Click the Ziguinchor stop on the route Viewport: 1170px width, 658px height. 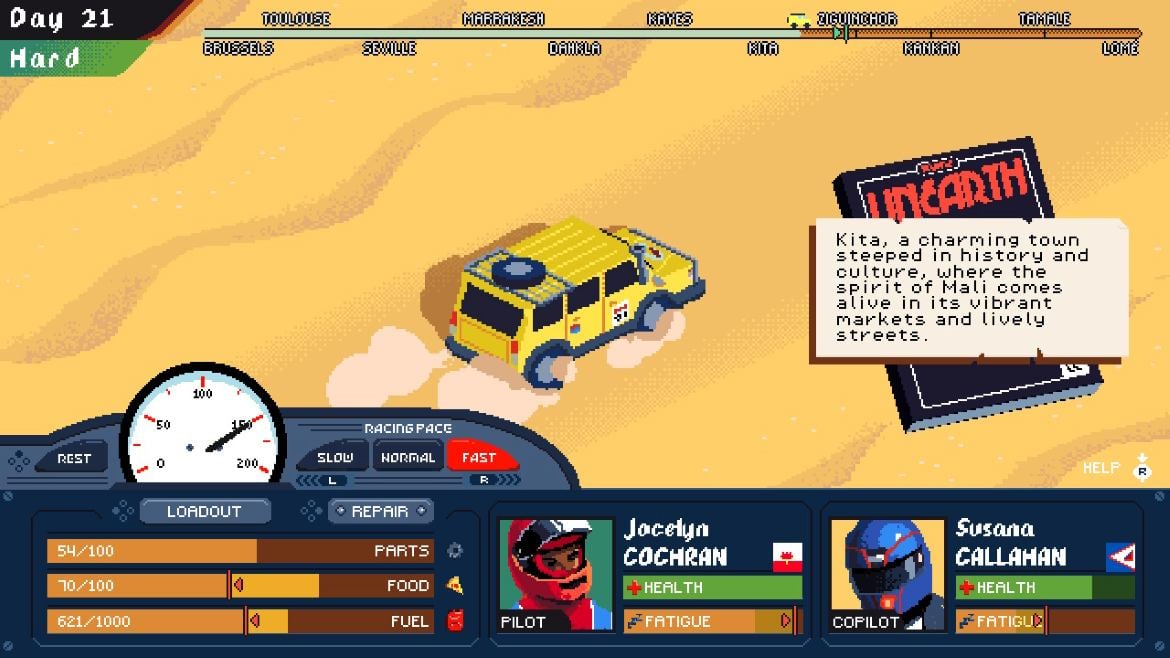[856, 19]
